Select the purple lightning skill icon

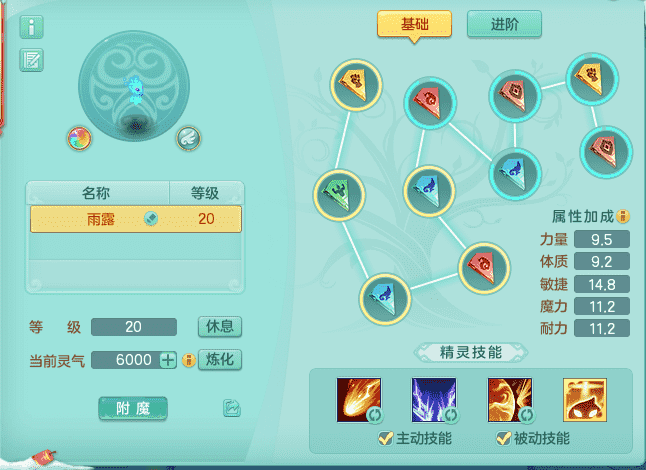(433, 397)
